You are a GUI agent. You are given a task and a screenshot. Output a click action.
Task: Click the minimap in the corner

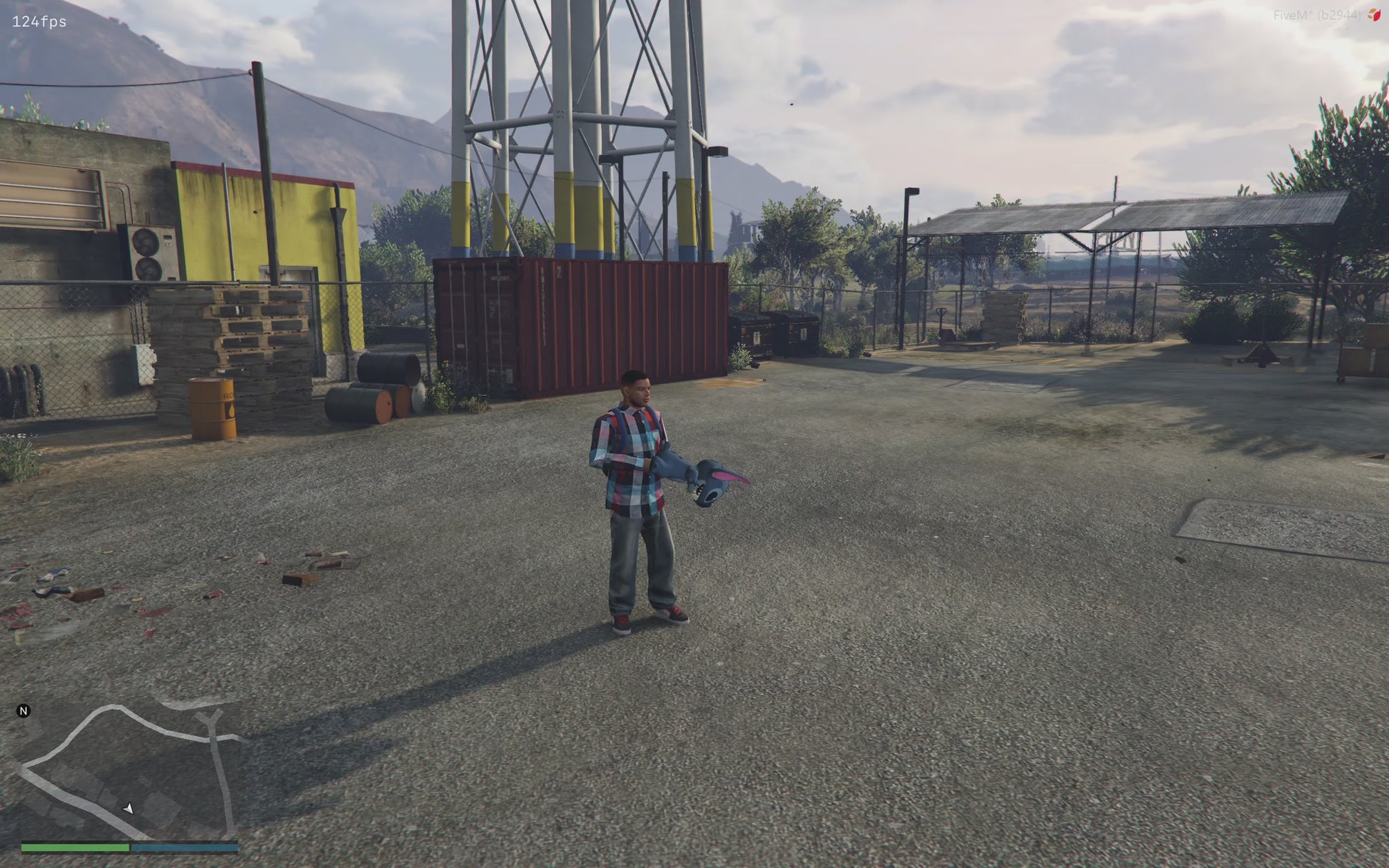point(128,771)
